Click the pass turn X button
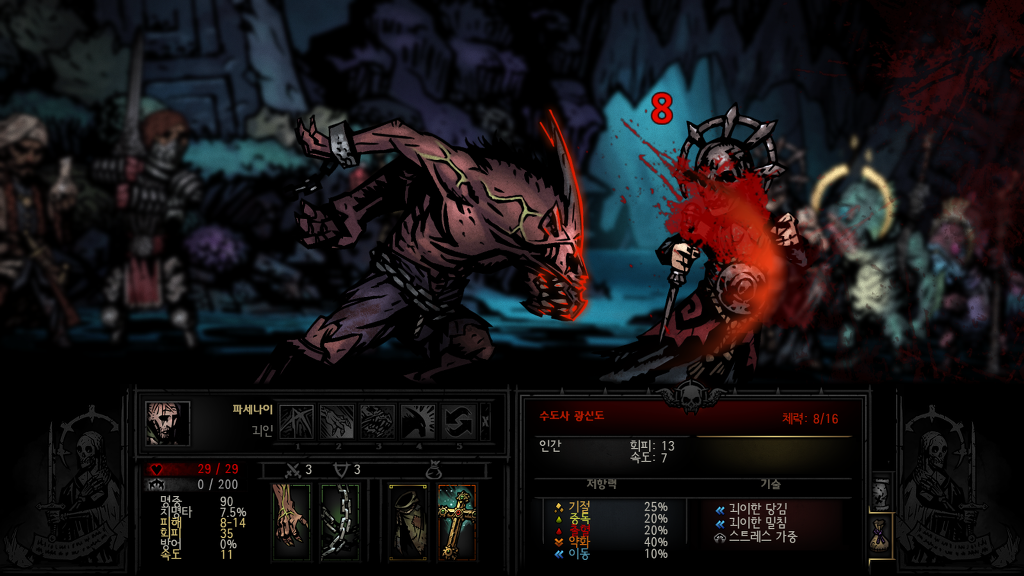This screenshot has width=1024, height=576. click(486, 422)
